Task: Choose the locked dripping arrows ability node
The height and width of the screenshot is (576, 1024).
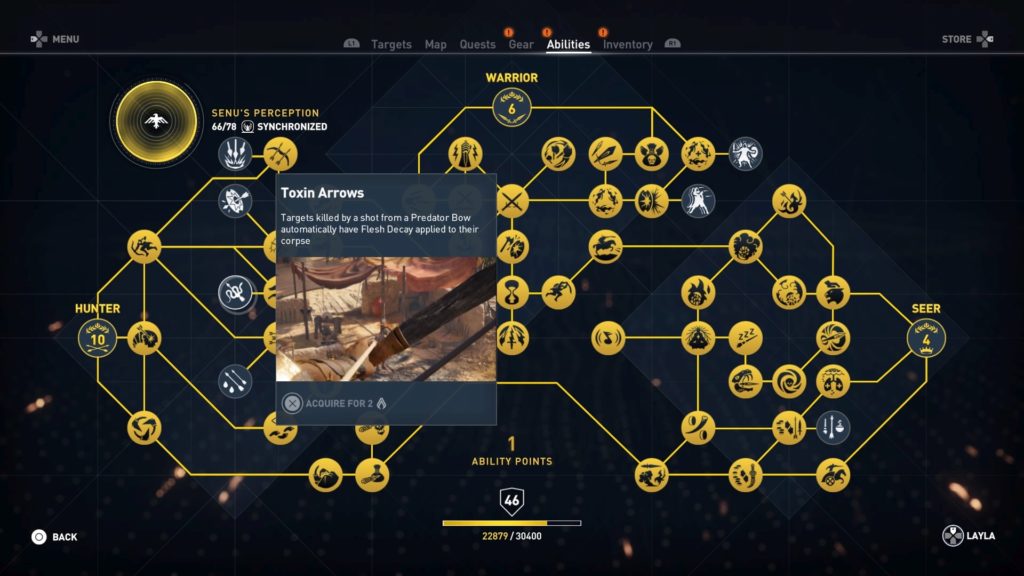Action: 236,381
